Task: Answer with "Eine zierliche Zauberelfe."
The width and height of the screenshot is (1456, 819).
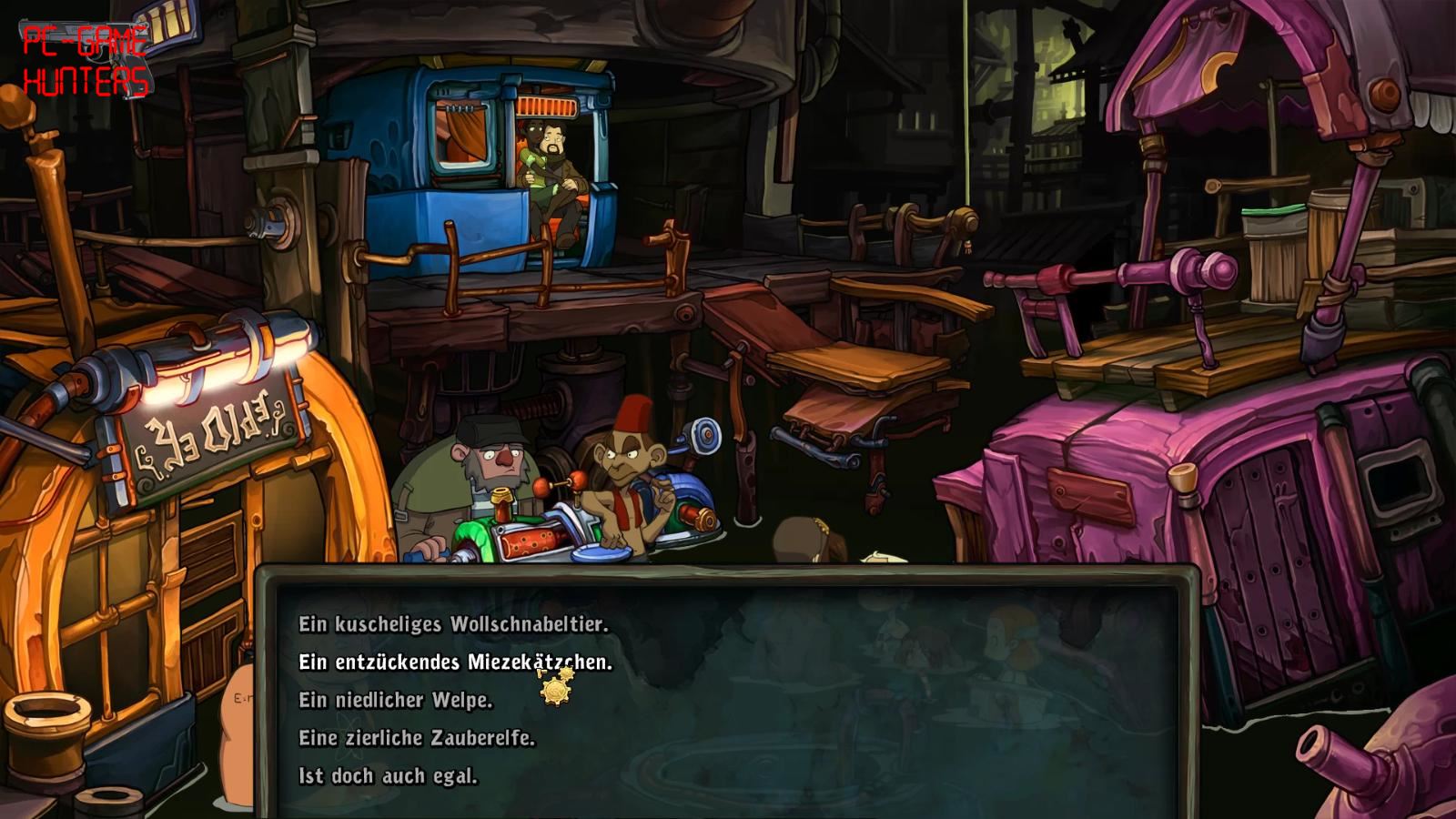Action: tap(417, 738)
